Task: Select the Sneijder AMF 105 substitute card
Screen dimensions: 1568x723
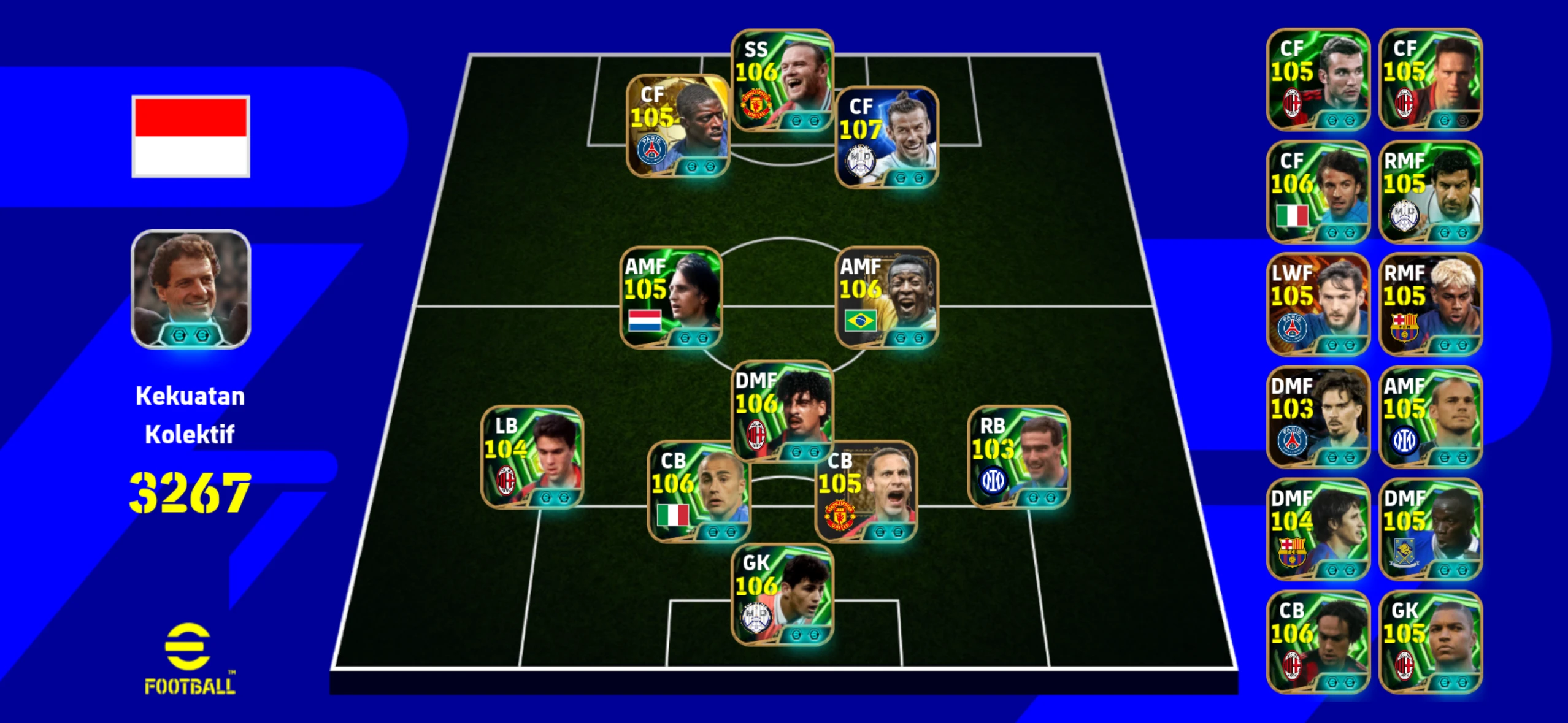Action: pos(1431,417)
